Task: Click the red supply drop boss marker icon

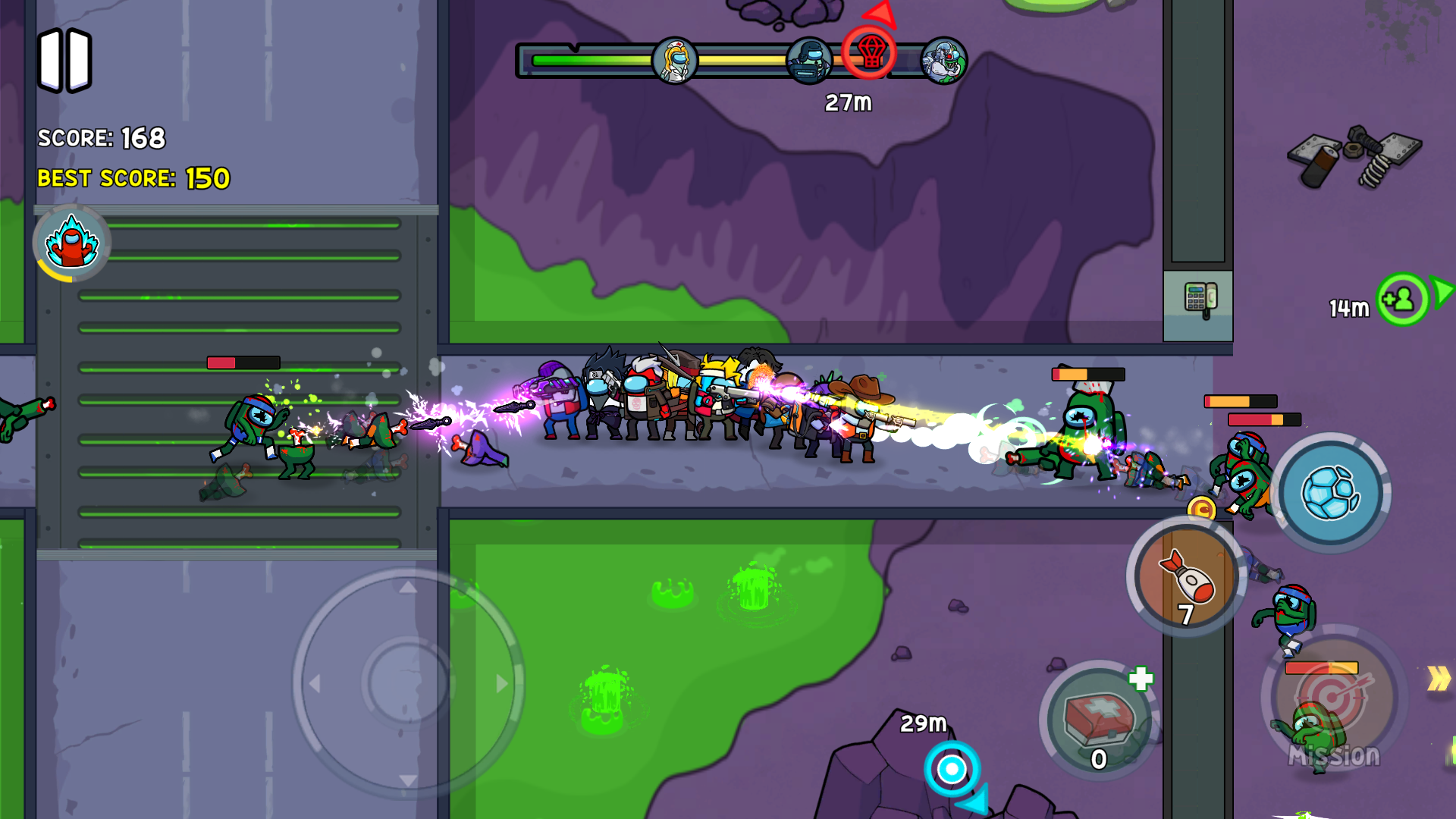Action: [x=871, y=53]
